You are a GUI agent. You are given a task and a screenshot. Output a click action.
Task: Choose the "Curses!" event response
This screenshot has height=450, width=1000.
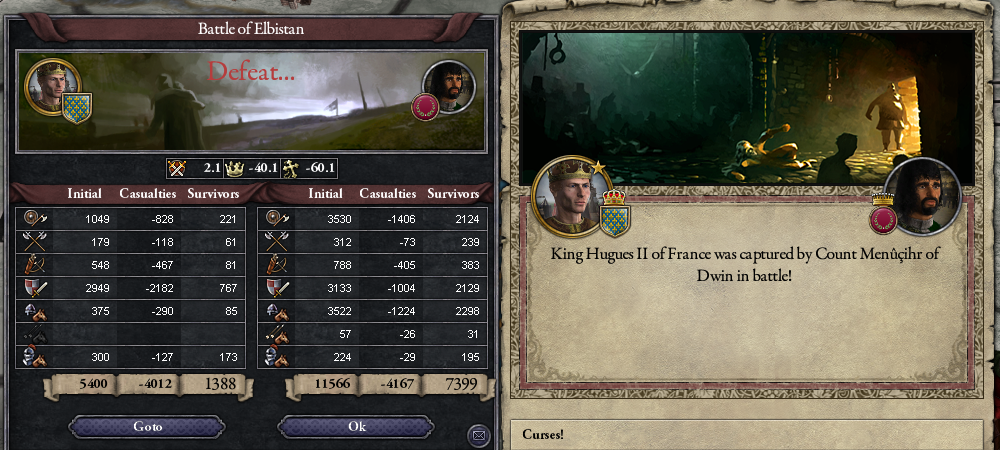[x=750, y=435]
